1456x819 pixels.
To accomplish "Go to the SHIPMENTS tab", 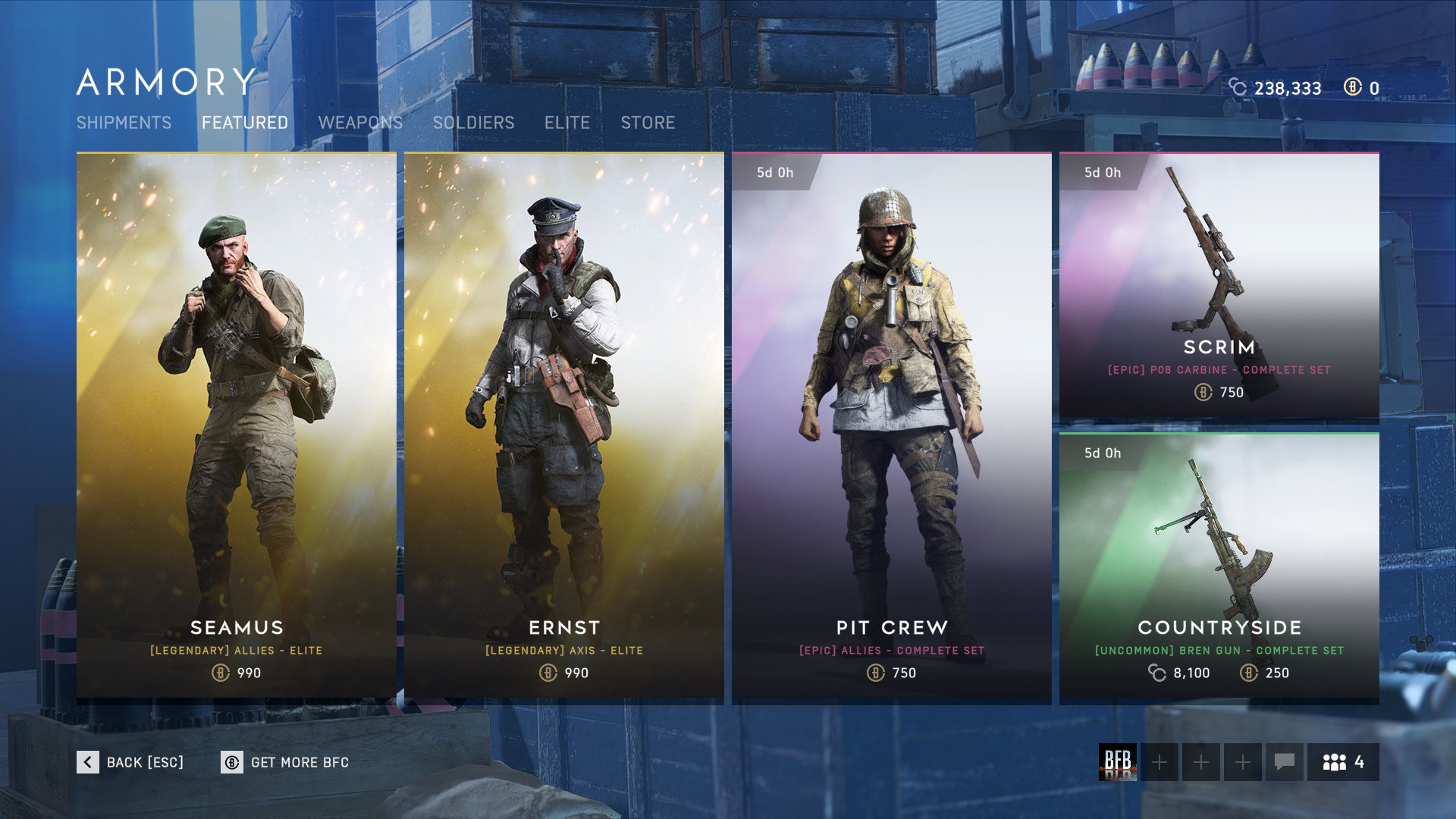I will 126,122.
